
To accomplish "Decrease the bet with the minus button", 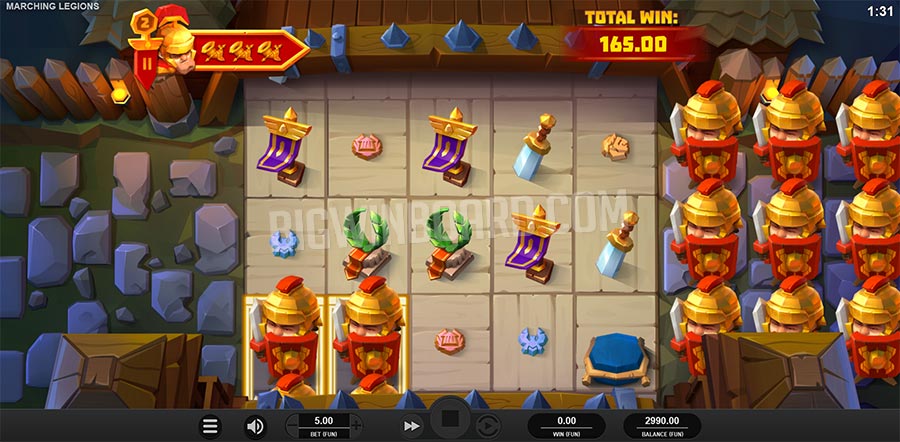I will click(x=293, y=426).
